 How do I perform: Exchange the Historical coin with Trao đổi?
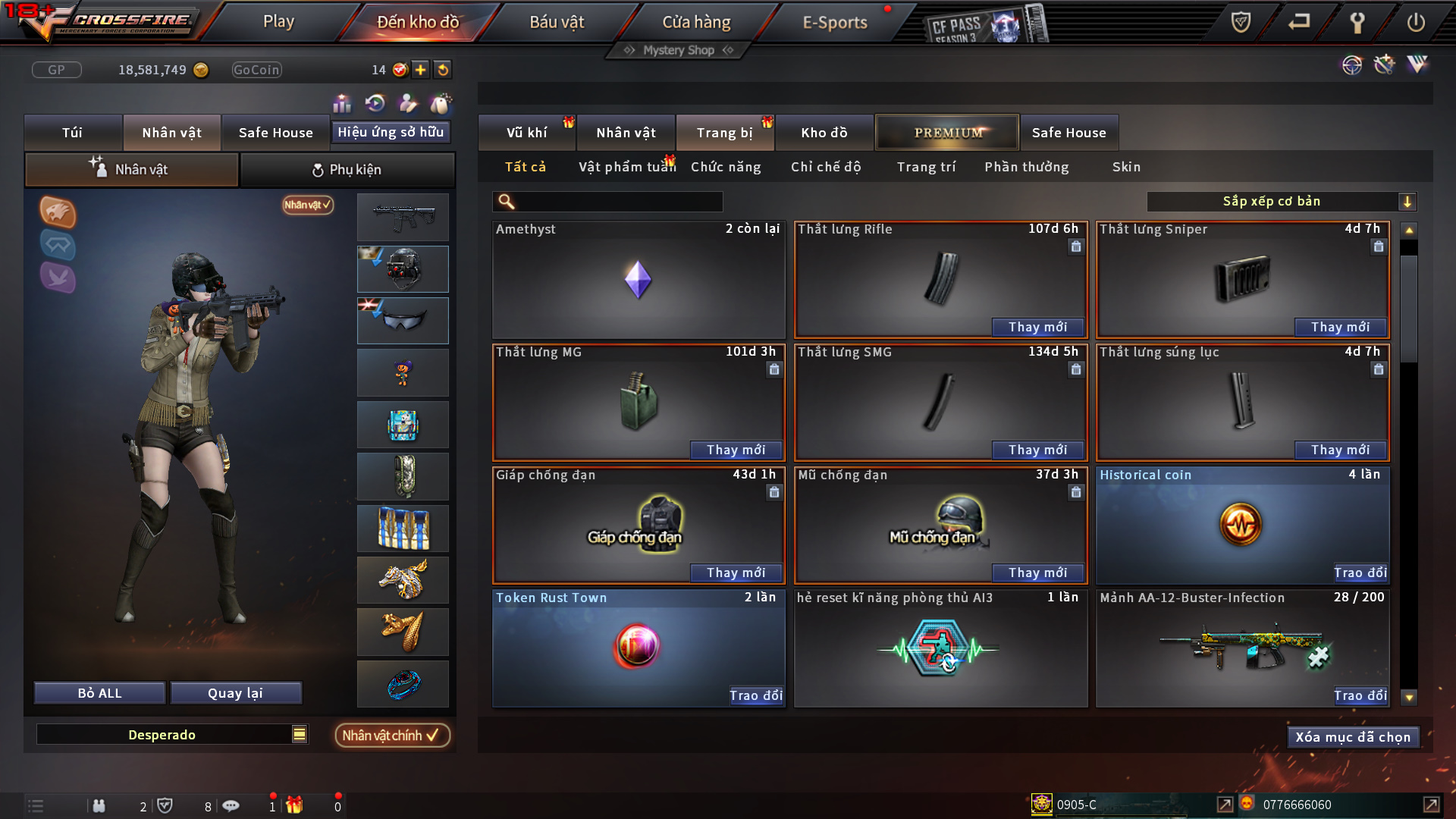coord(1360,573)
